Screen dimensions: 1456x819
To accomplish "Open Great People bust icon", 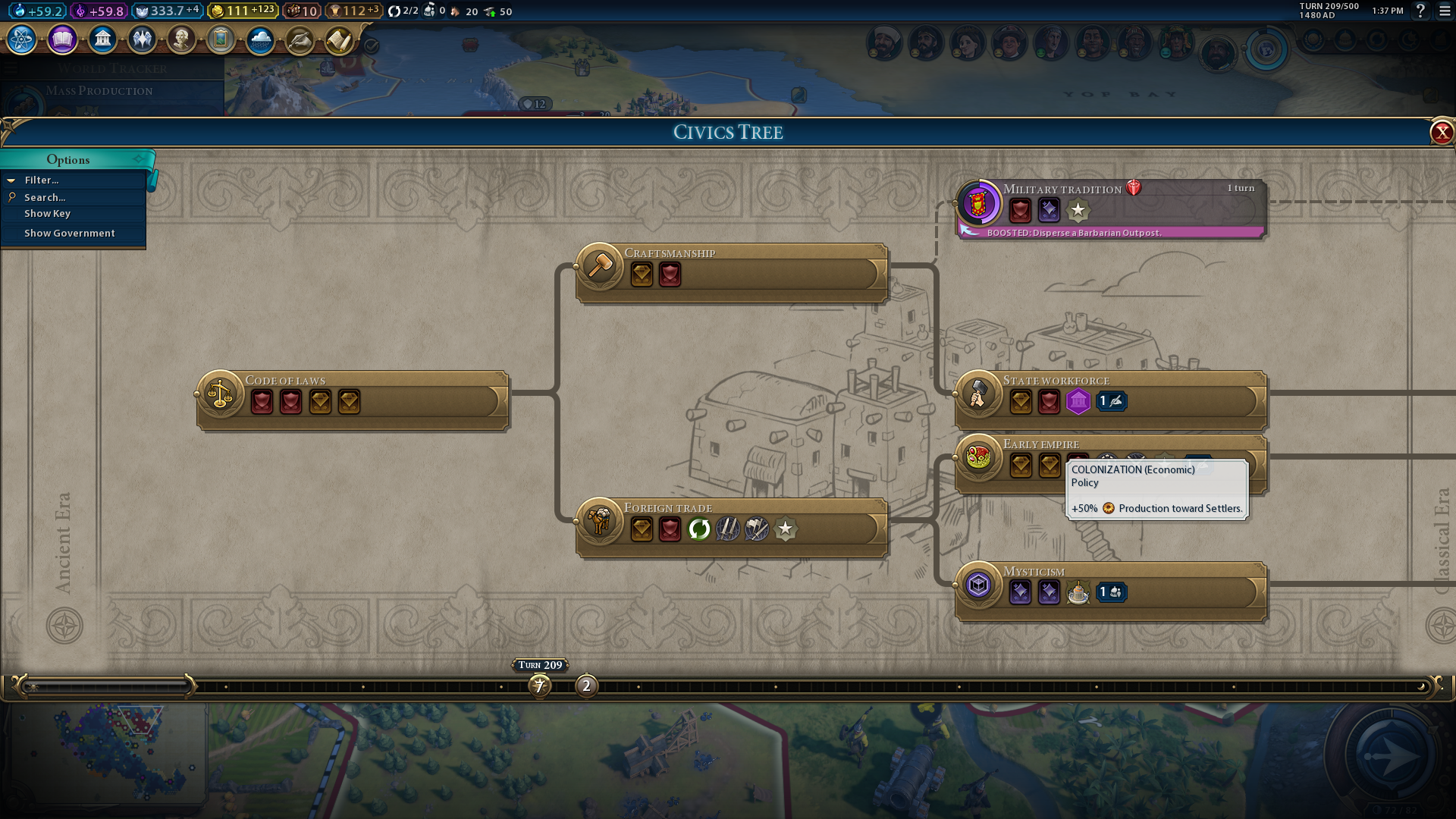I will pyautogui.click(x=181, y=39).
